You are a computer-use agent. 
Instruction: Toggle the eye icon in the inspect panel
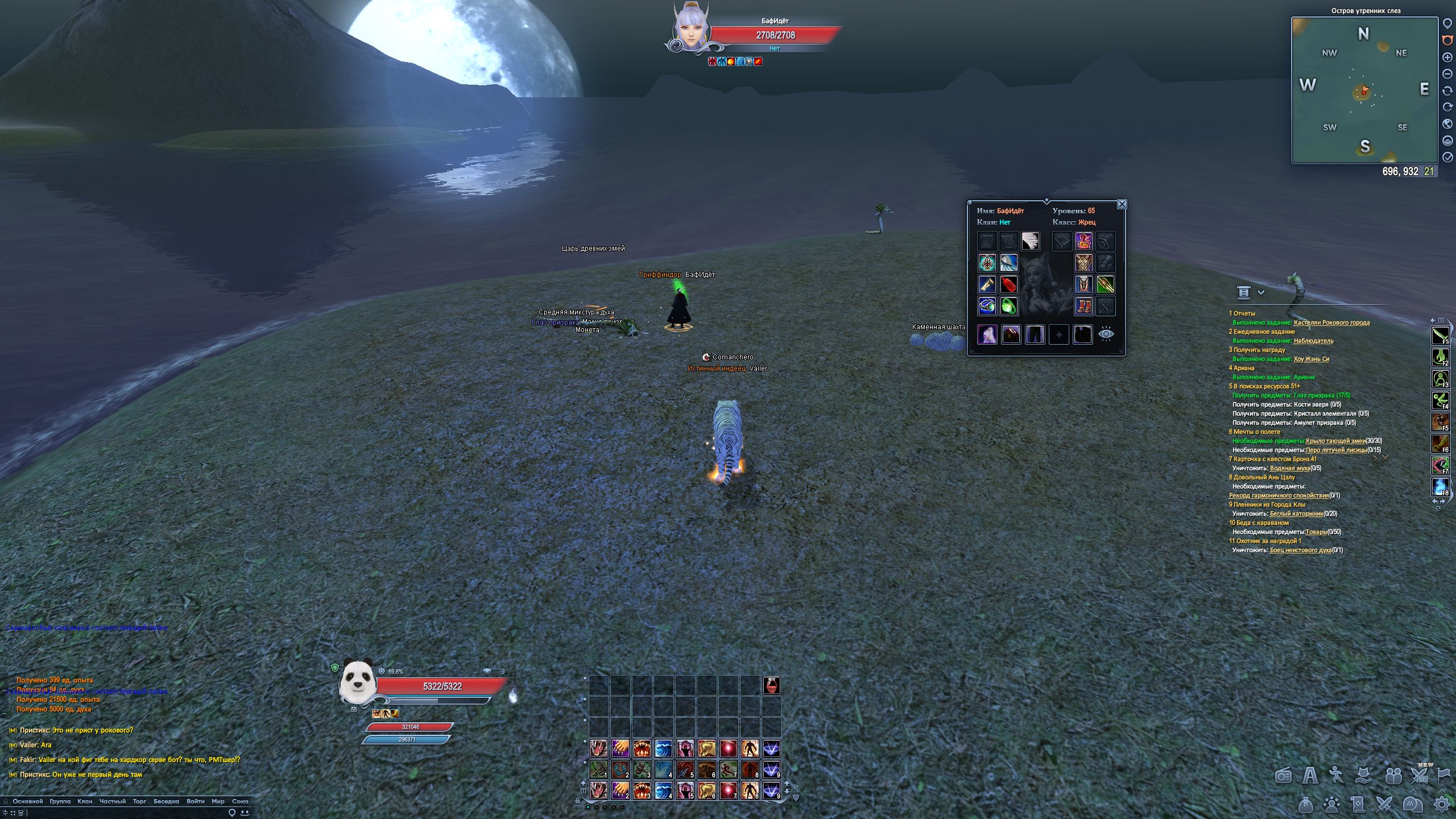[1106, 334]
